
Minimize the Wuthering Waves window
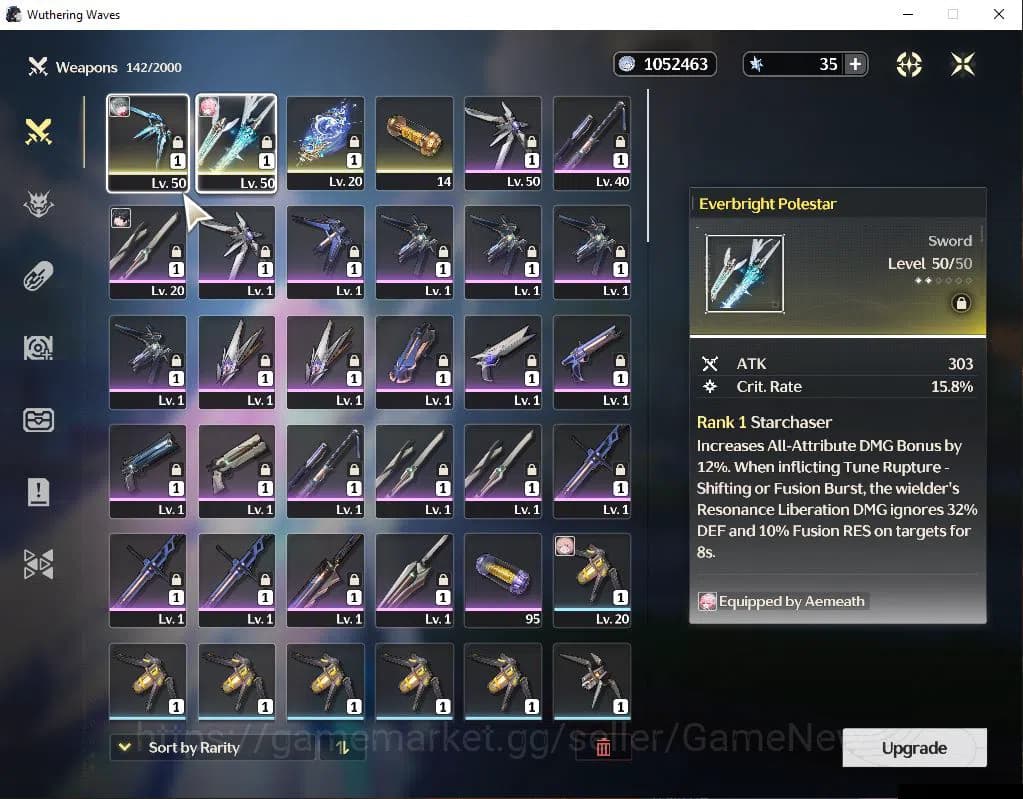907,15
